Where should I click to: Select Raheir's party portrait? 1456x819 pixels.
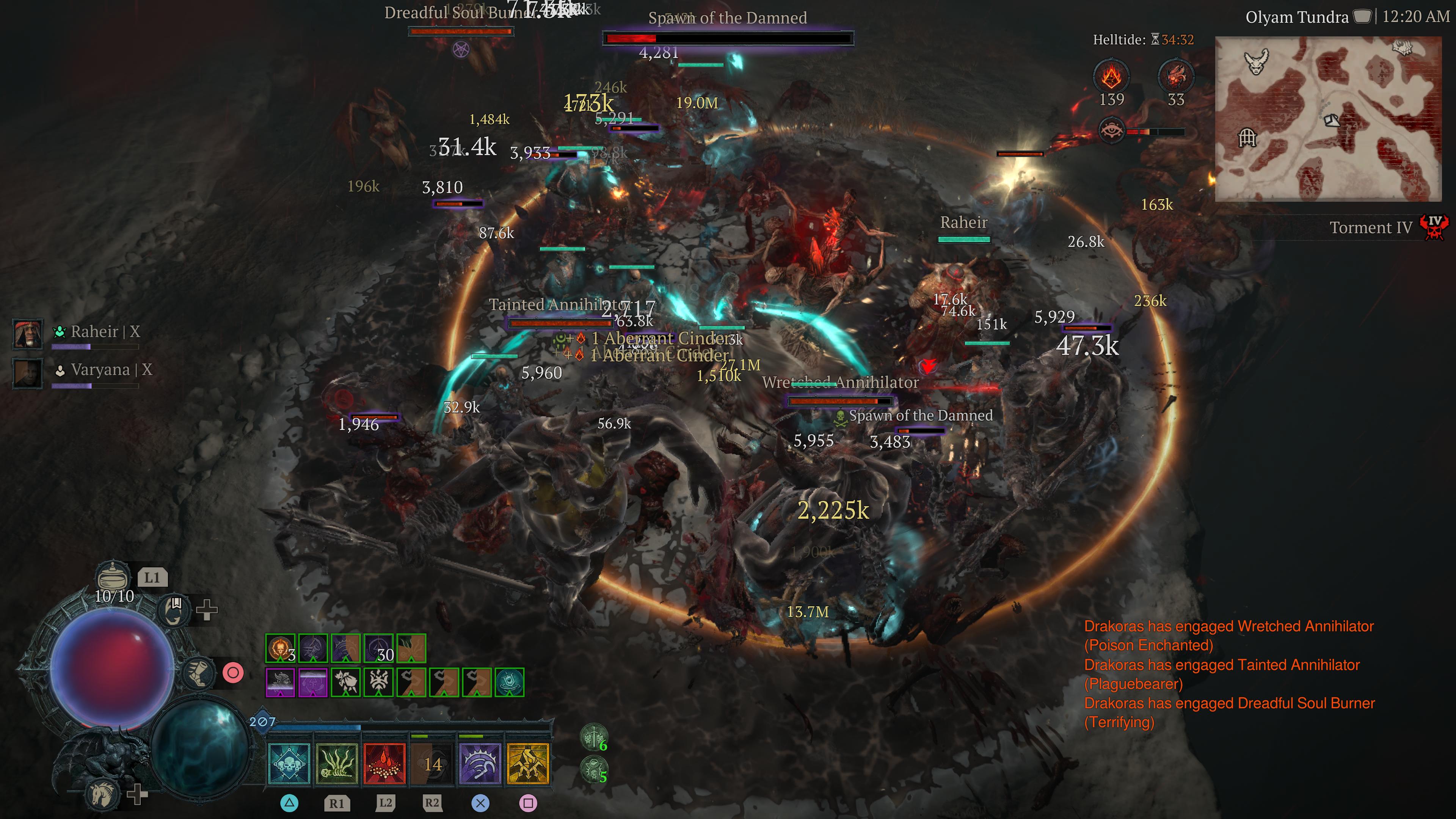pyautogui.click(x=28, y=334)
